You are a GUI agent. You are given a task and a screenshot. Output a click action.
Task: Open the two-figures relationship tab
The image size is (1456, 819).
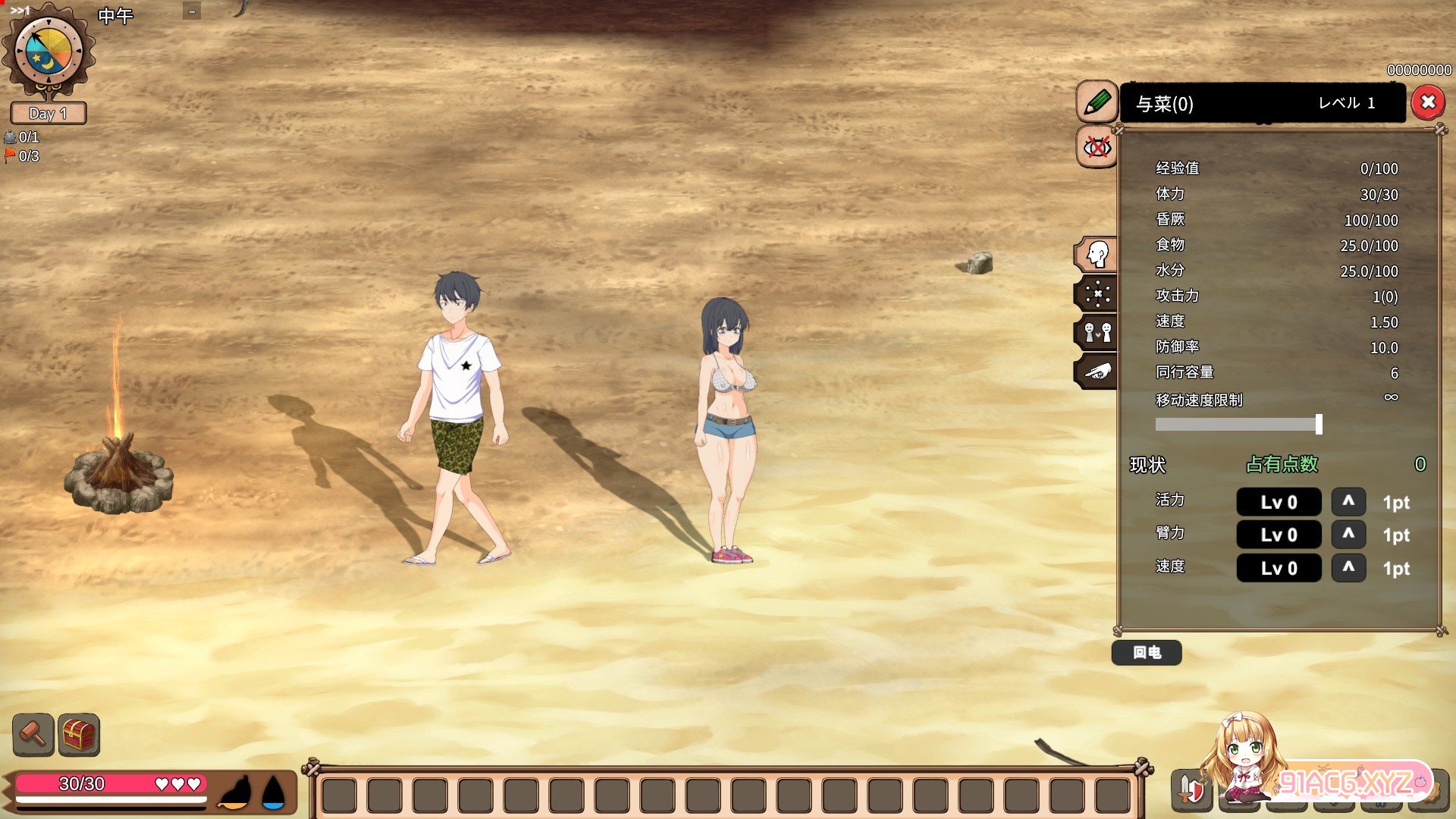(x=1097, y=332)
